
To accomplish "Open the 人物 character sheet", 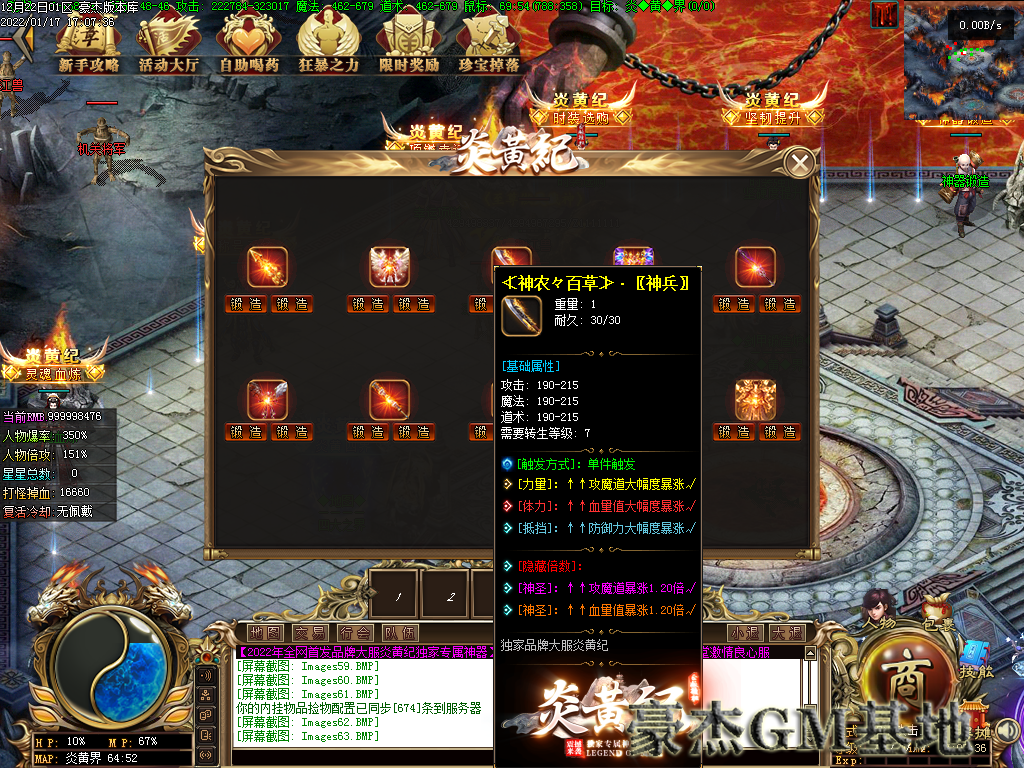I will [x=878, y=610].
